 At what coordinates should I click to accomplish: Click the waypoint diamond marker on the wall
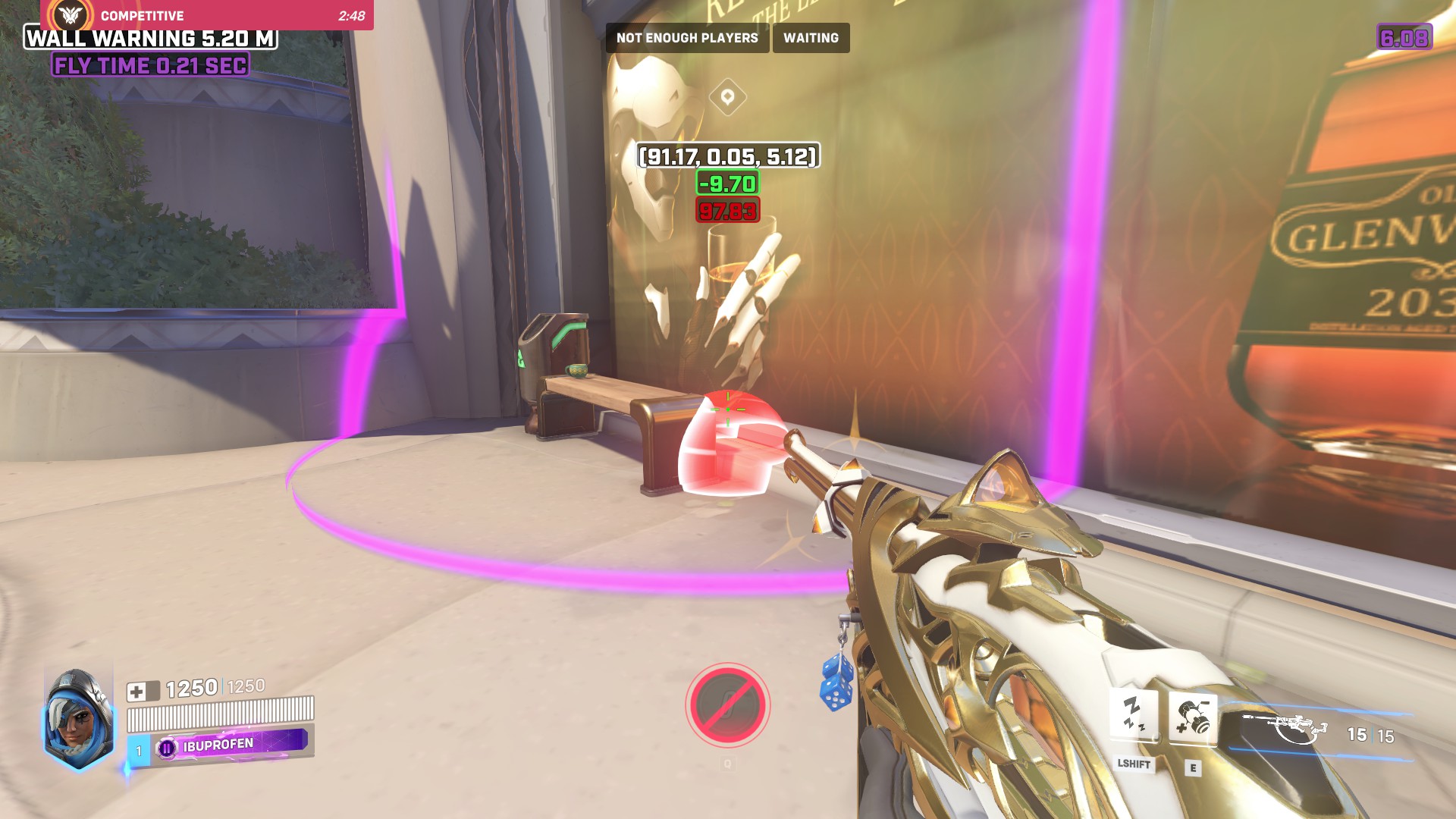click(729, 97)
